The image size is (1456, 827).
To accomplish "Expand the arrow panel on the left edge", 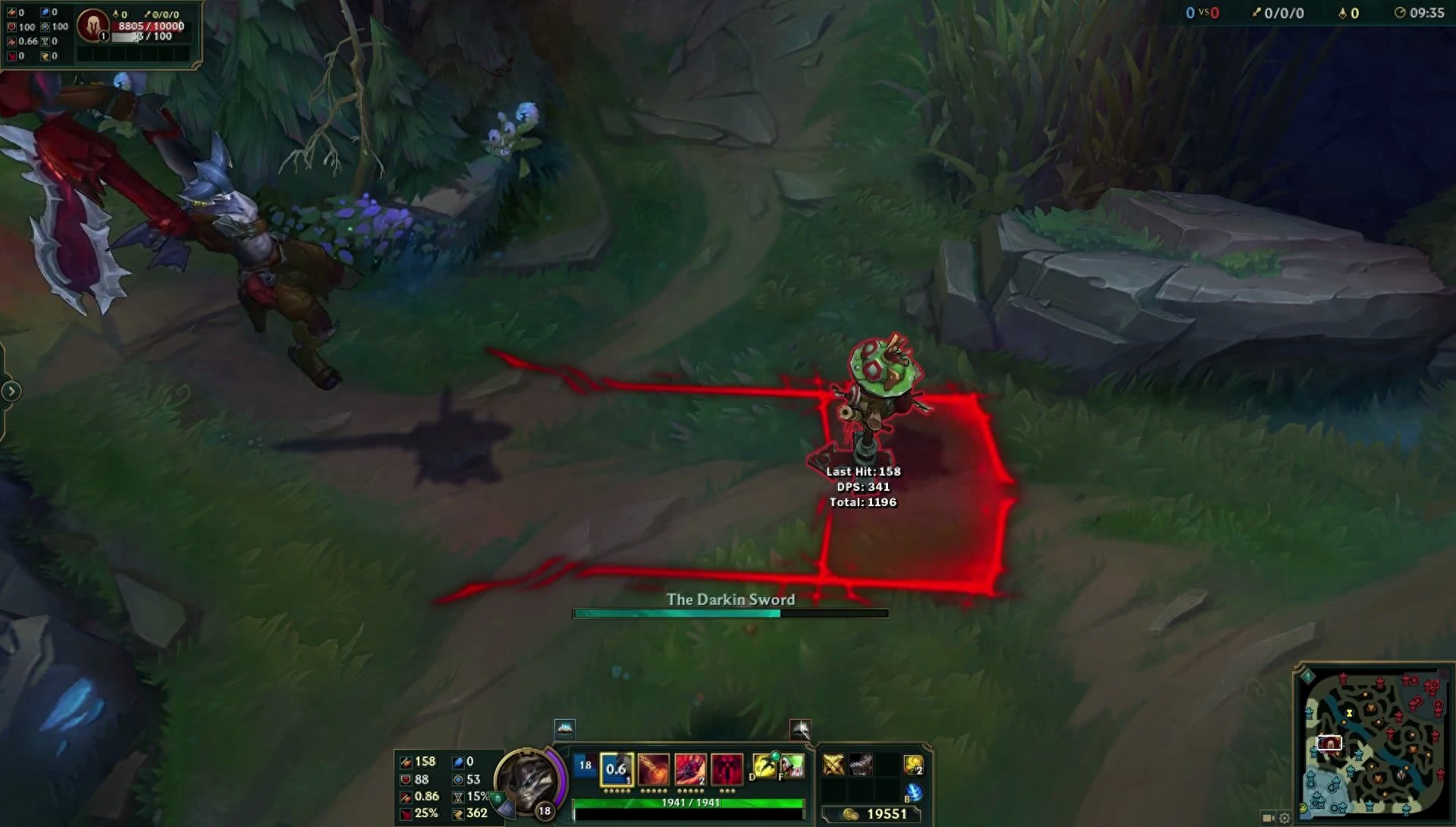I will tap(11, 391).
